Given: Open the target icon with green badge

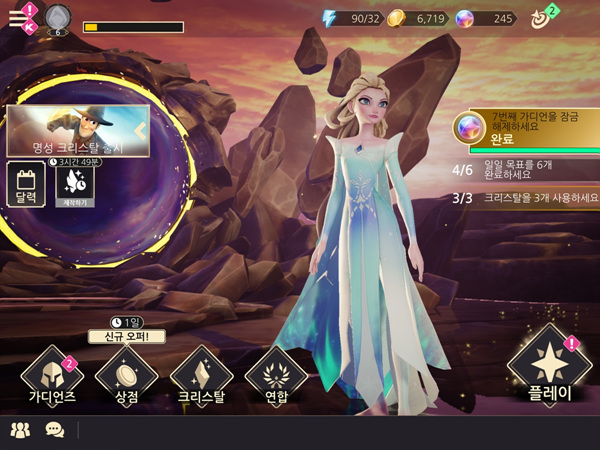Looking at the screenshot, I should click(541, 17).
